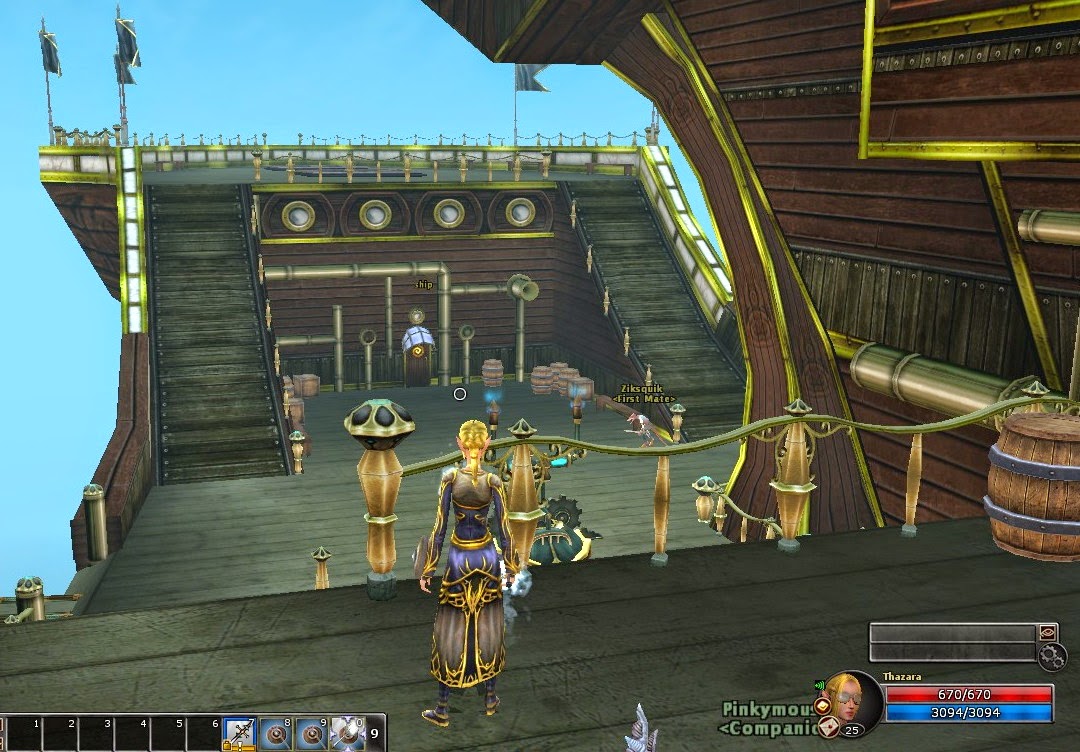Screen dimensions: 1080x752
Task: Trigger the round shield ability in slot 9
Action: (311, 733)
